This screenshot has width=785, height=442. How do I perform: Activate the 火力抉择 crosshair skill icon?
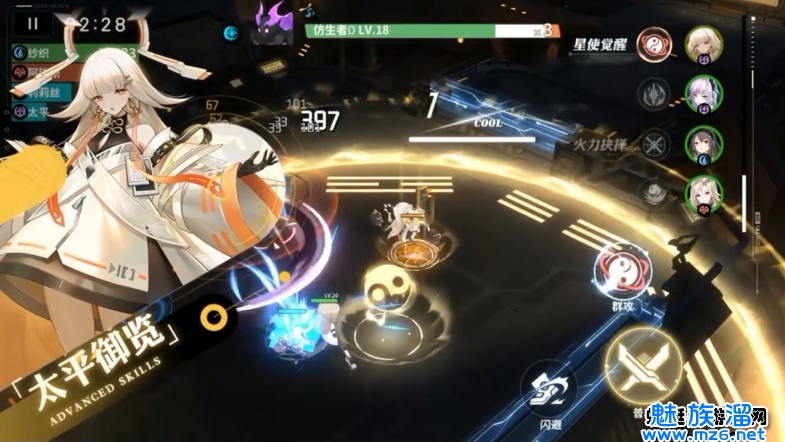coord(654,142)
